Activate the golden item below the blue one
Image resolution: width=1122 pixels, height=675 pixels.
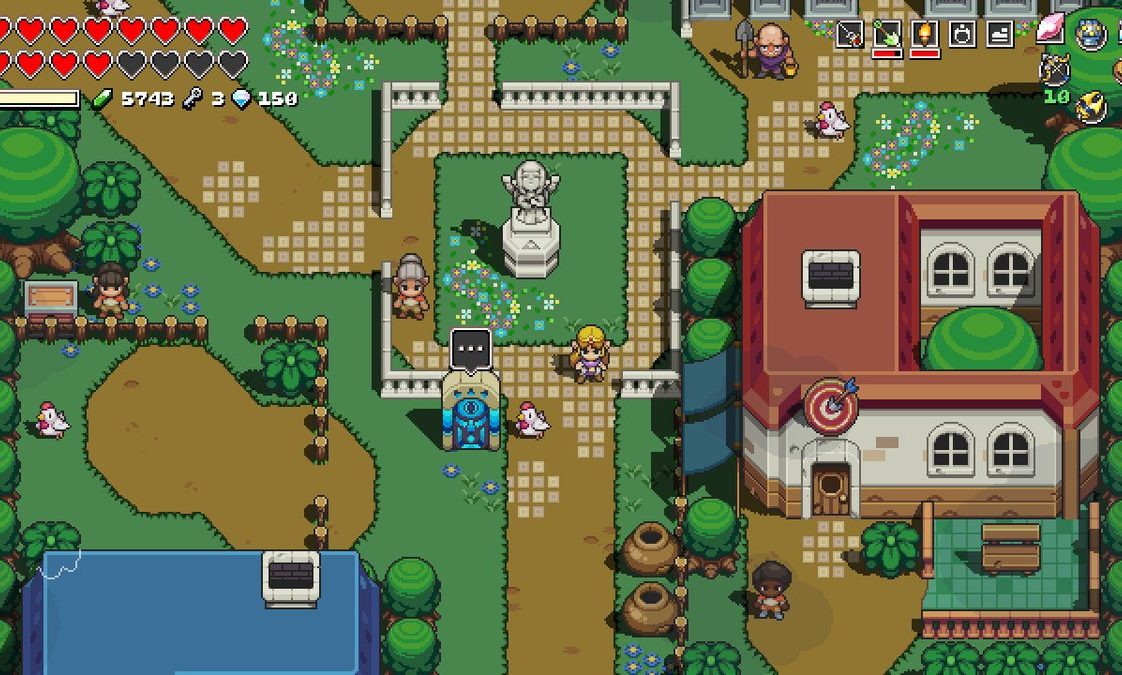1091,106
